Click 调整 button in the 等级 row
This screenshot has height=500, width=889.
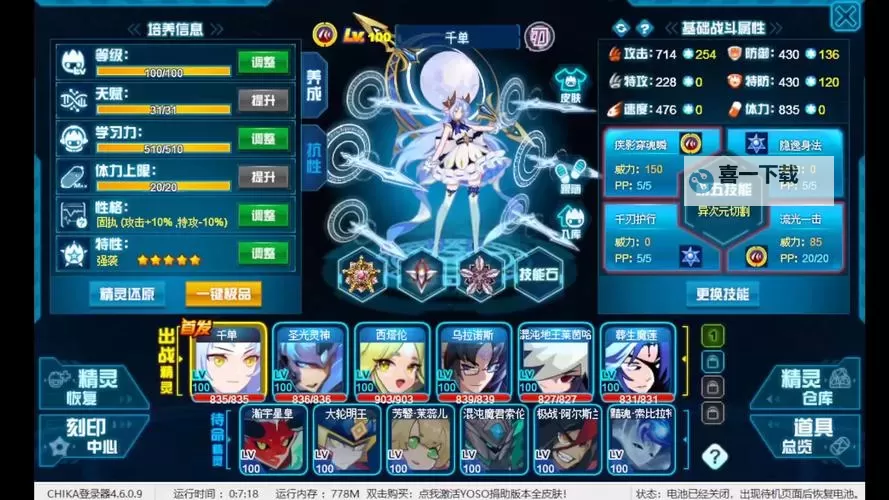[263, 63]
